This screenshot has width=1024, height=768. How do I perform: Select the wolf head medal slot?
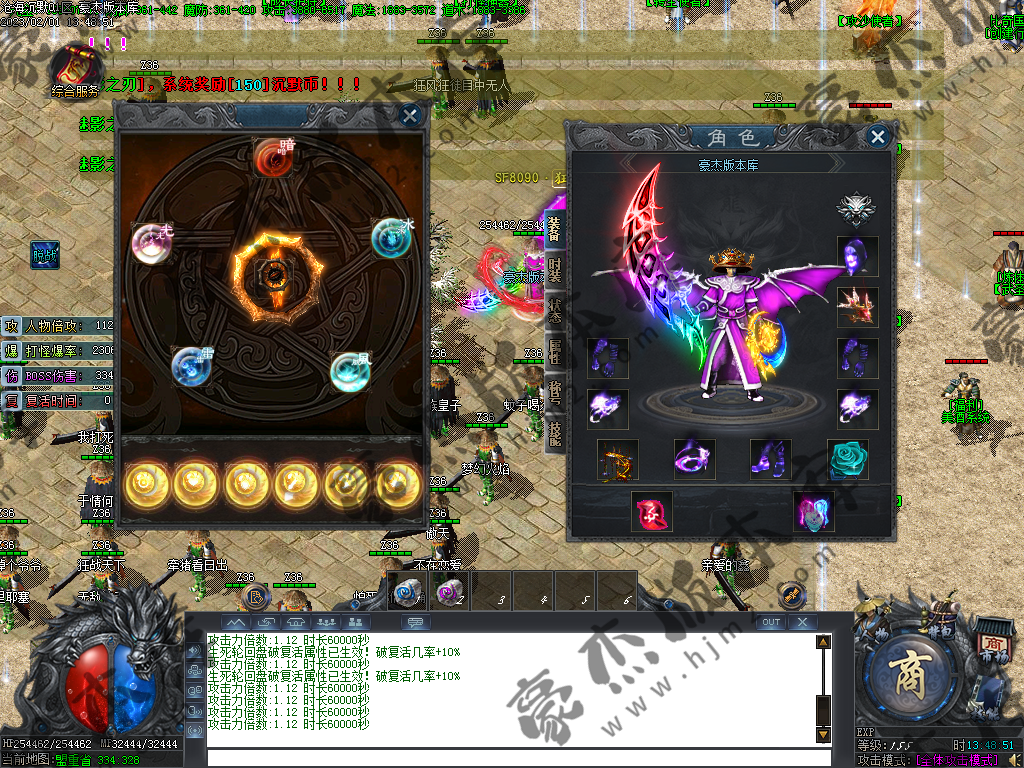click(x=857, y=209)
